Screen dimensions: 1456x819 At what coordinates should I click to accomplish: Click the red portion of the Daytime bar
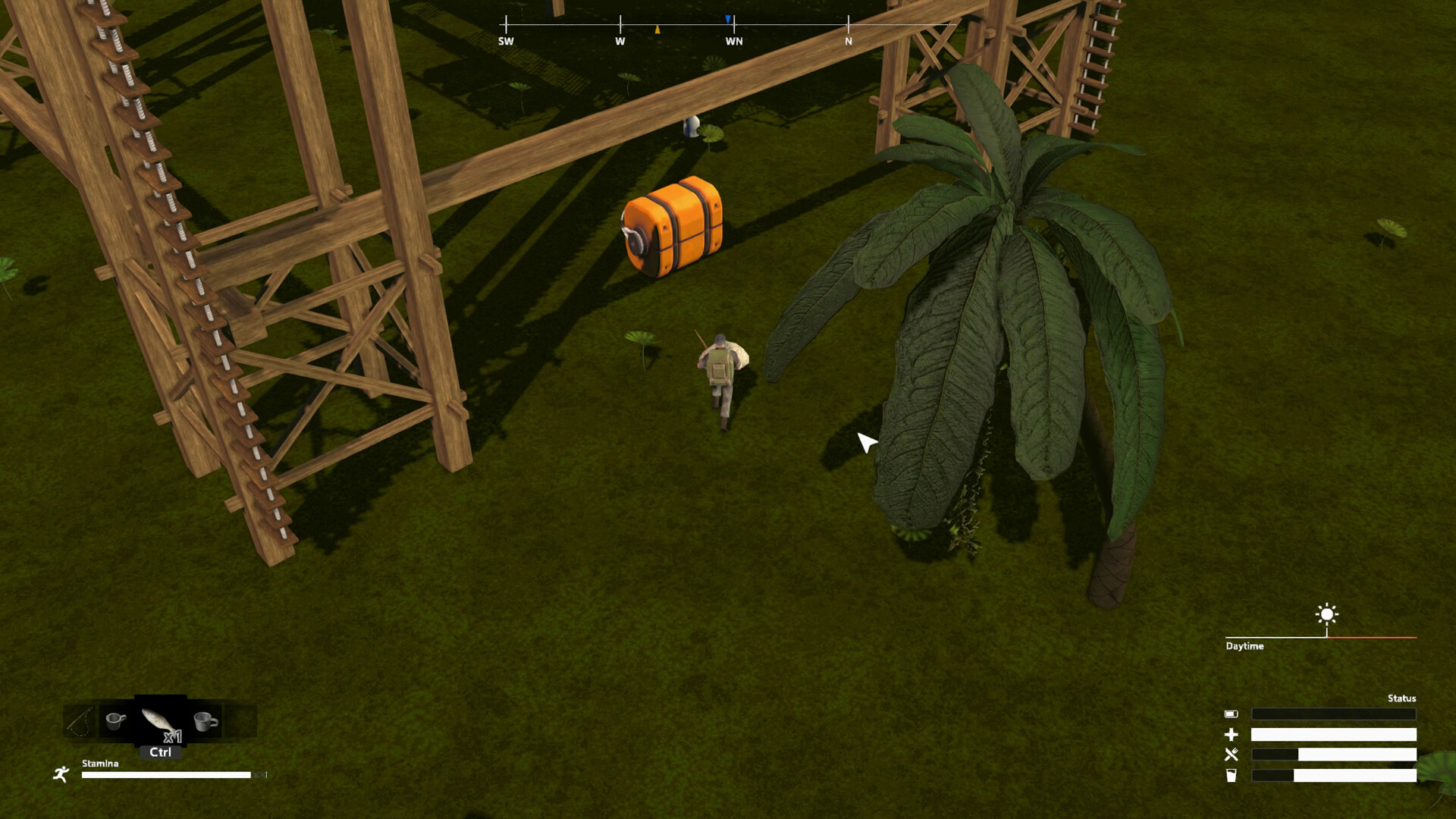click(x=1373, y=637)
